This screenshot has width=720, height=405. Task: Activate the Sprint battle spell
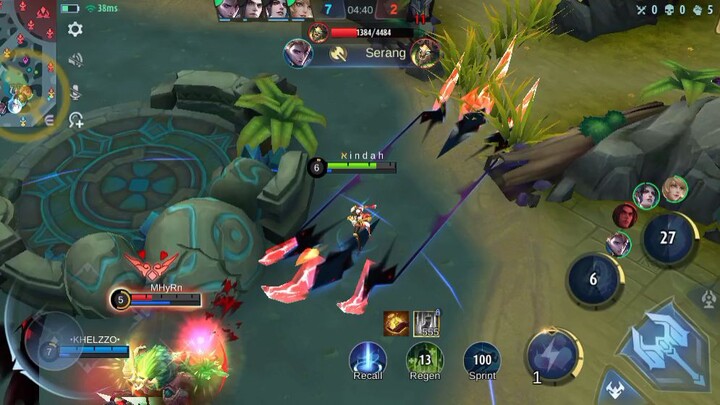click(x=482, y=358)
